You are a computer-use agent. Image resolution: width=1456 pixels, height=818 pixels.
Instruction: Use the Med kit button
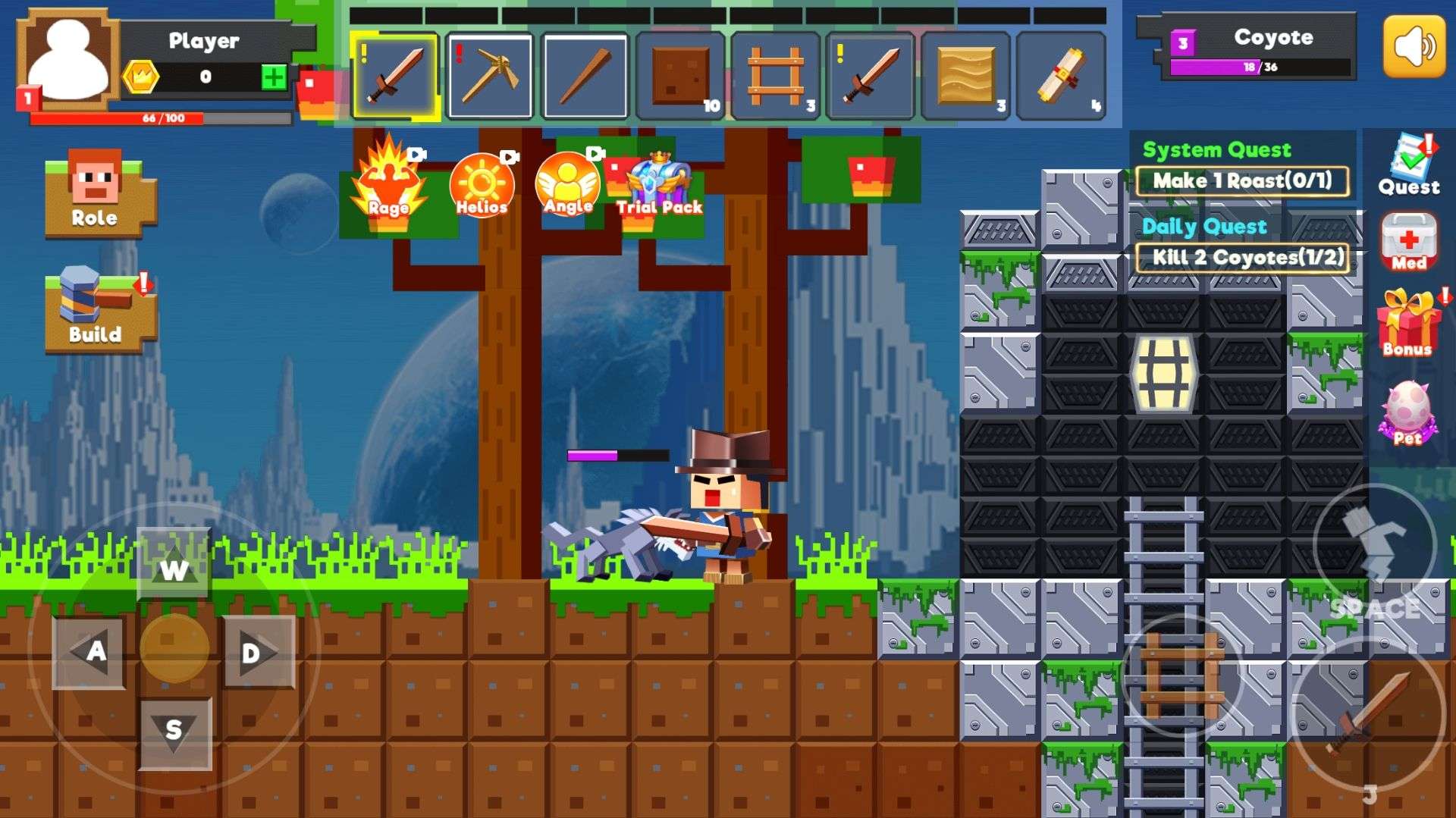(1408, 243)
